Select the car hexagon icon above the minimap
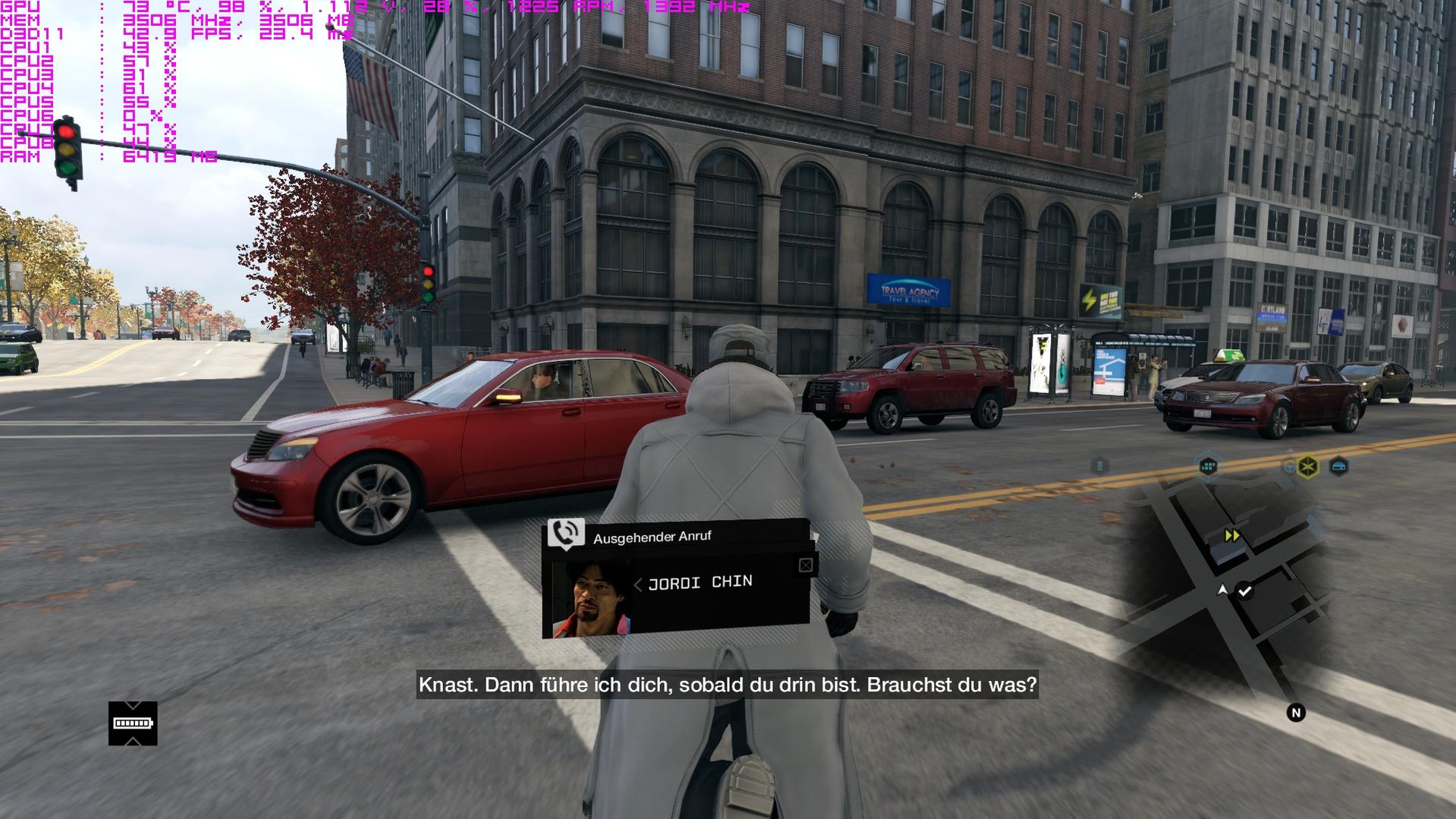 (x=1339, y=467)
